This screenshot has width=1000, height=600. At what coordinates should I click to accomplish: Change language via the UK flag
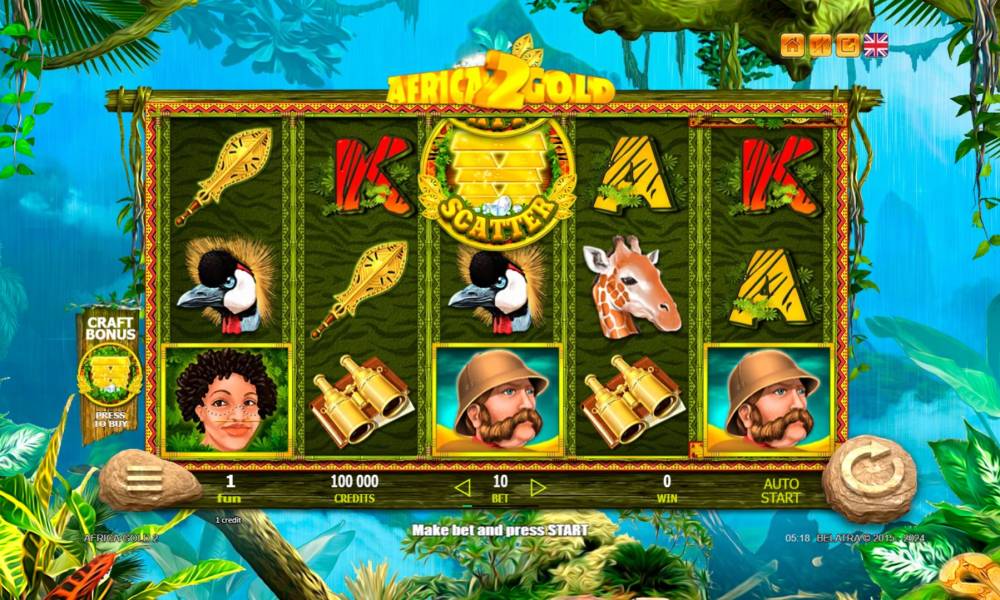(876, 45)
